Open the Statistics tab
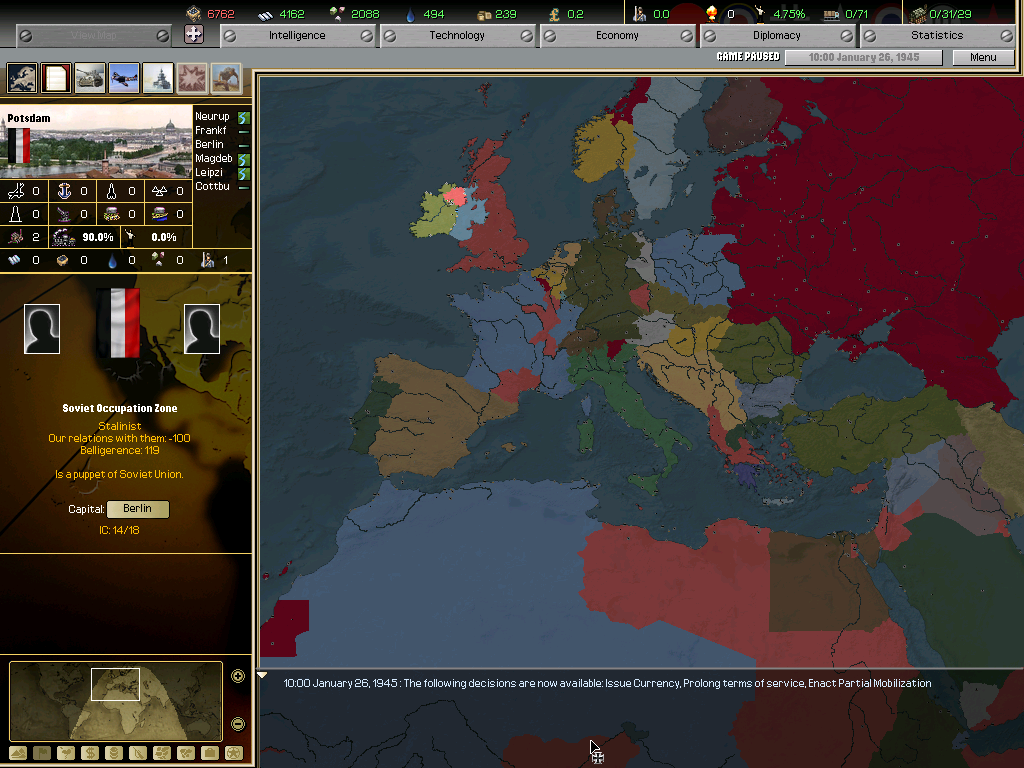Screen dimensions: 1024x768 click(937, 35)
